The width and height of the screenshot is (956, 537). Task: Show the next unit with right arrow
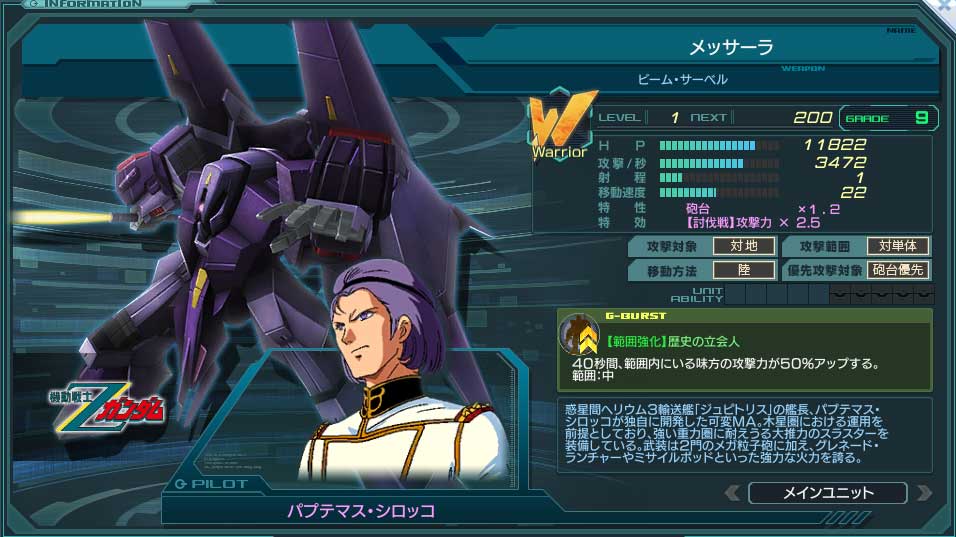pos(923,493)
